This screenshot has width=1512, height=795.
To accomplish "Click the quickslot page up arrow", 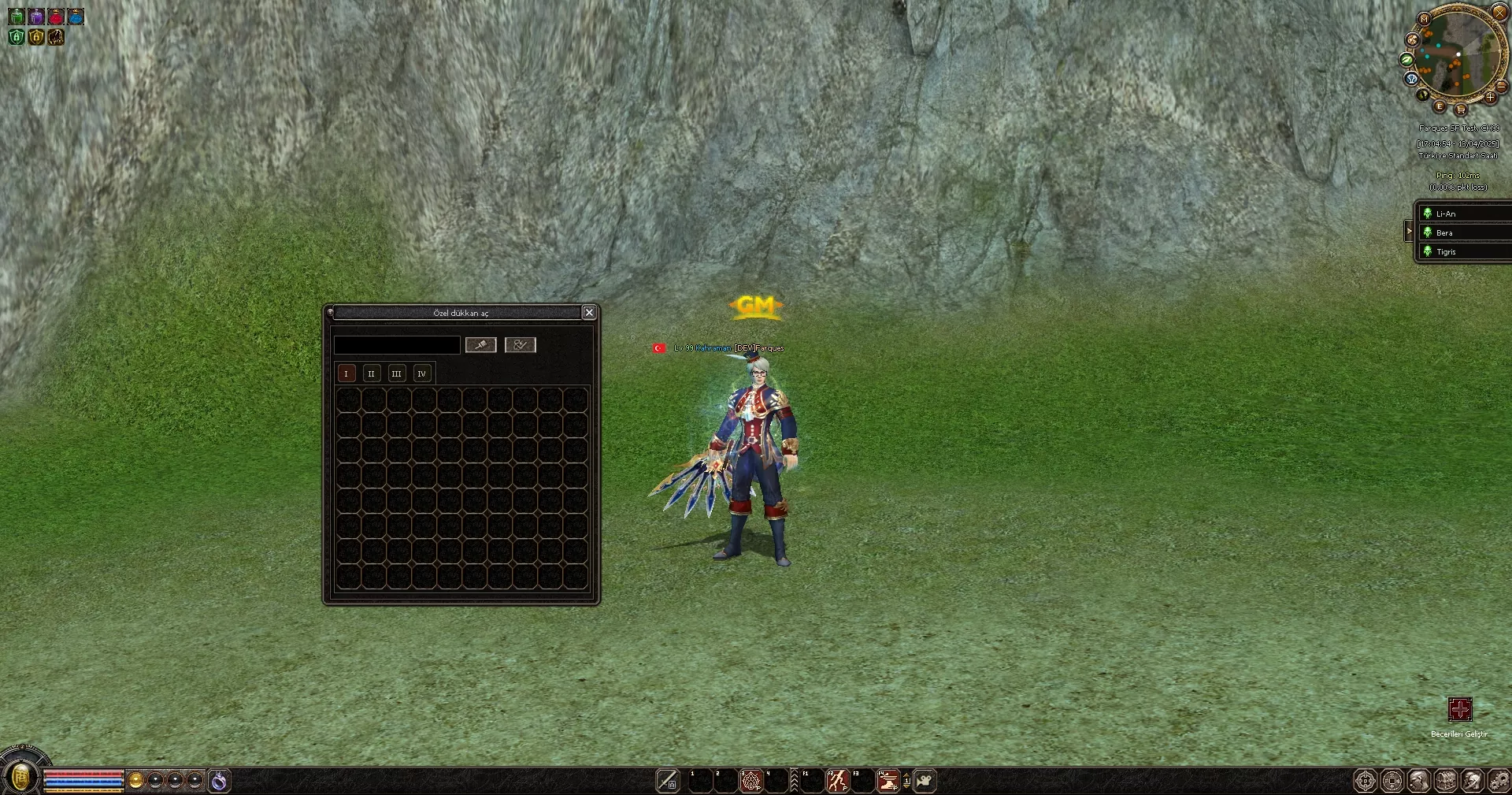I will point(906,775).
